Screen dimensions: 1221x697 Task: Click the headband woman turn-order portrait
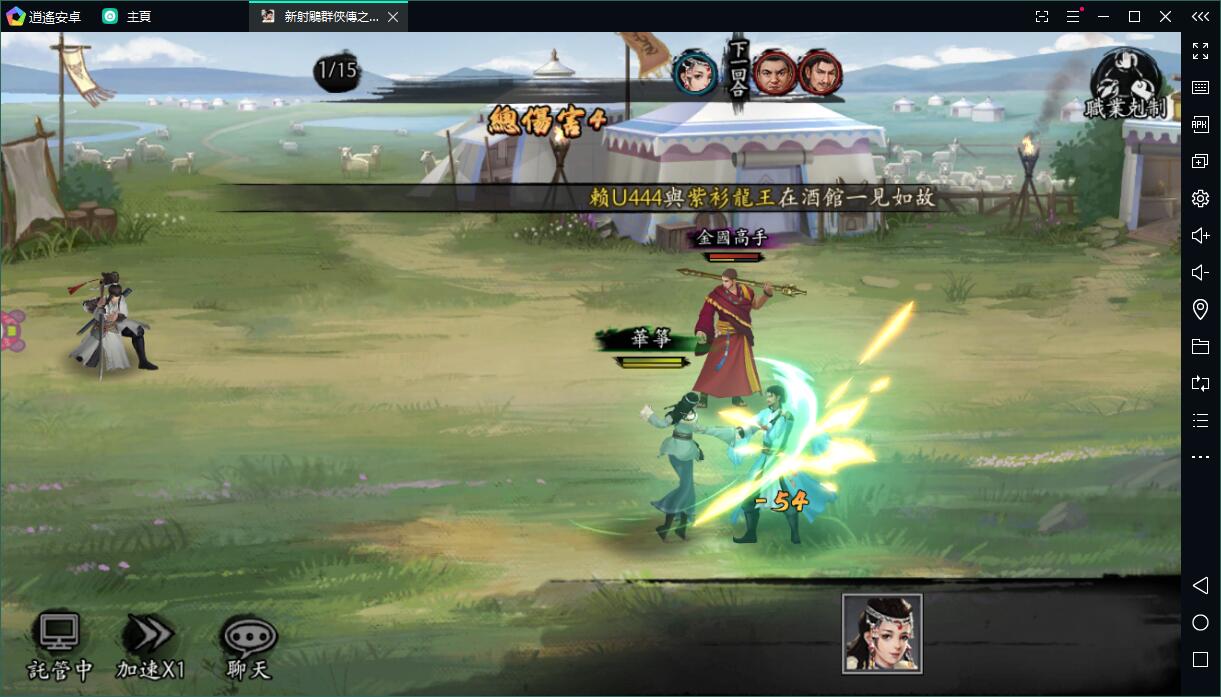[x=695, y=72]
